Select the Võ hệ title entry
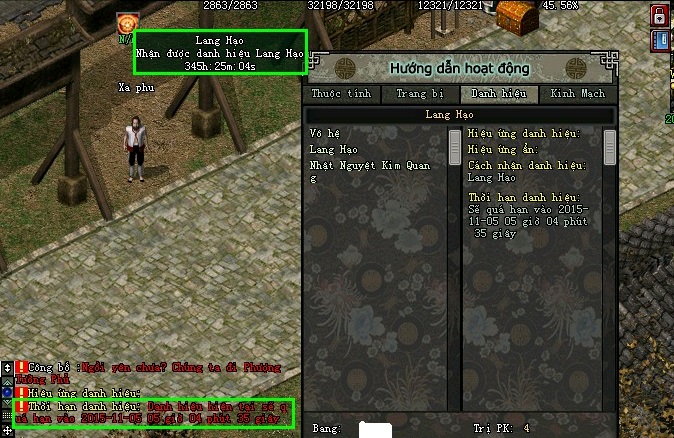This screenshot has height=438, width=674. click(x=326, y=133)
